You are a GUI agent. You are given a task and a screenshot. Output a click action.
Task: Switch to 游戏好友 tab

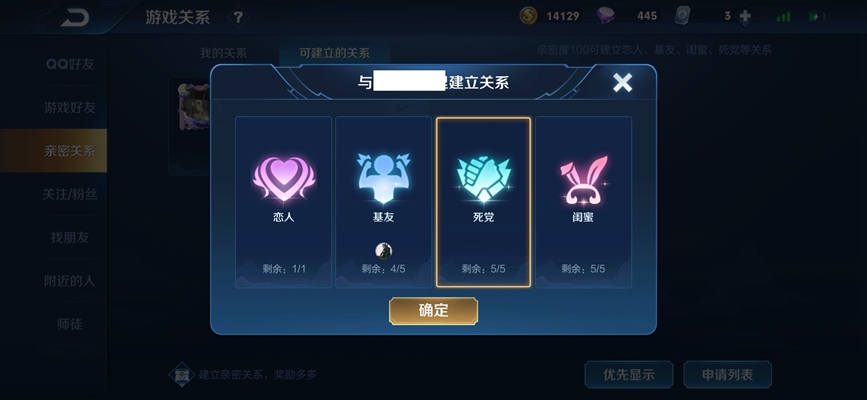[69, 107]
